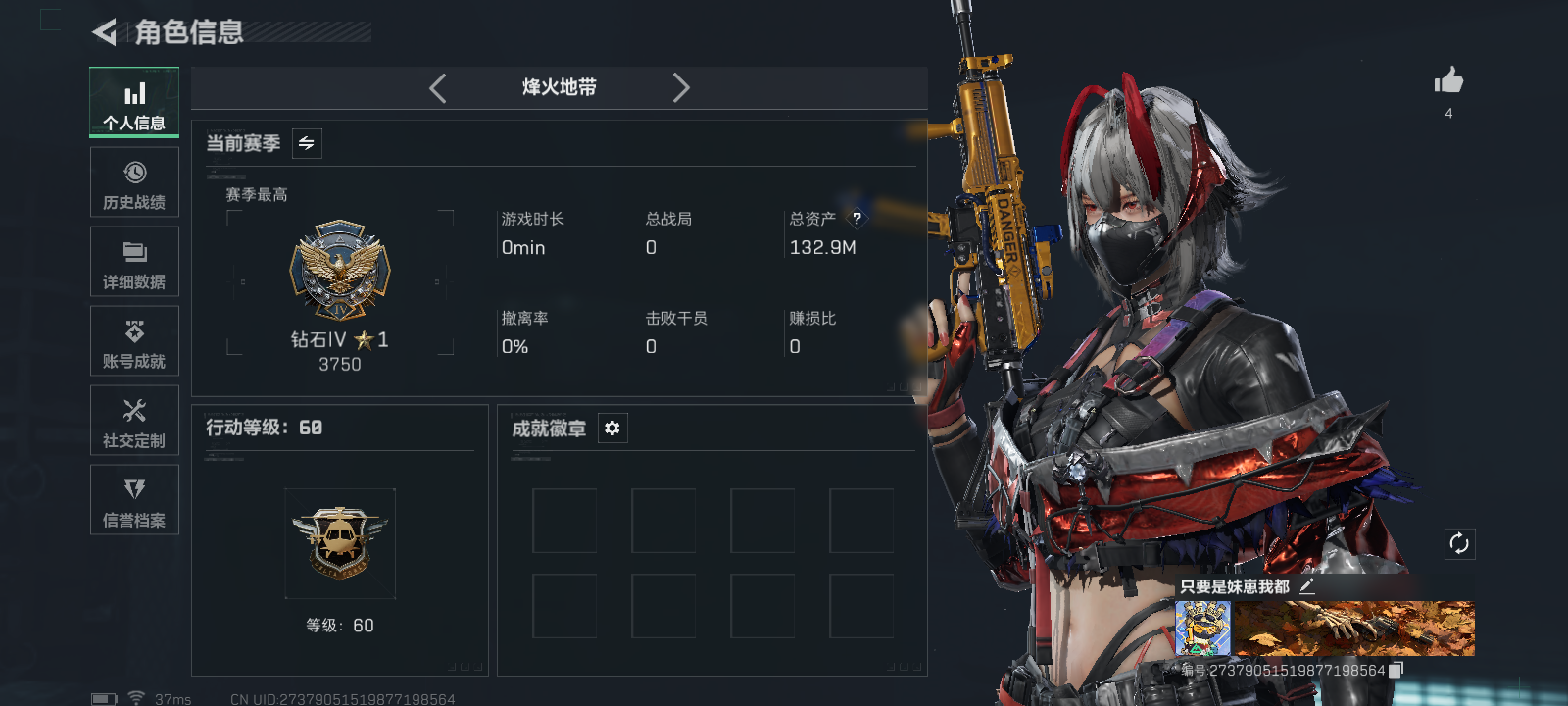Click an empty slot under 成就徽章
1568x706 pixels.
tap(565, 521)
